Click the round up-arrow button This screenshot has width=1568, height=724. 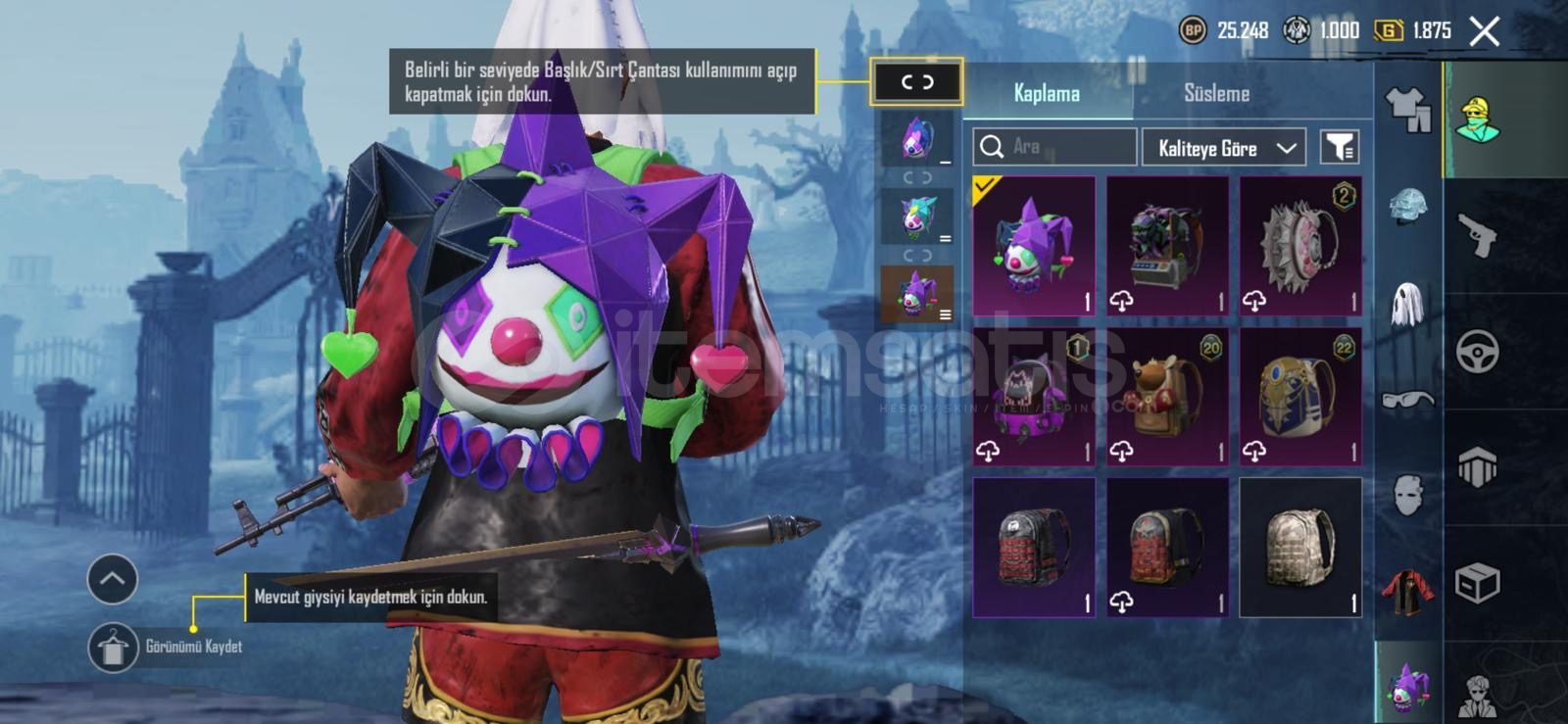pyautogui.click(x=113, y=579)
